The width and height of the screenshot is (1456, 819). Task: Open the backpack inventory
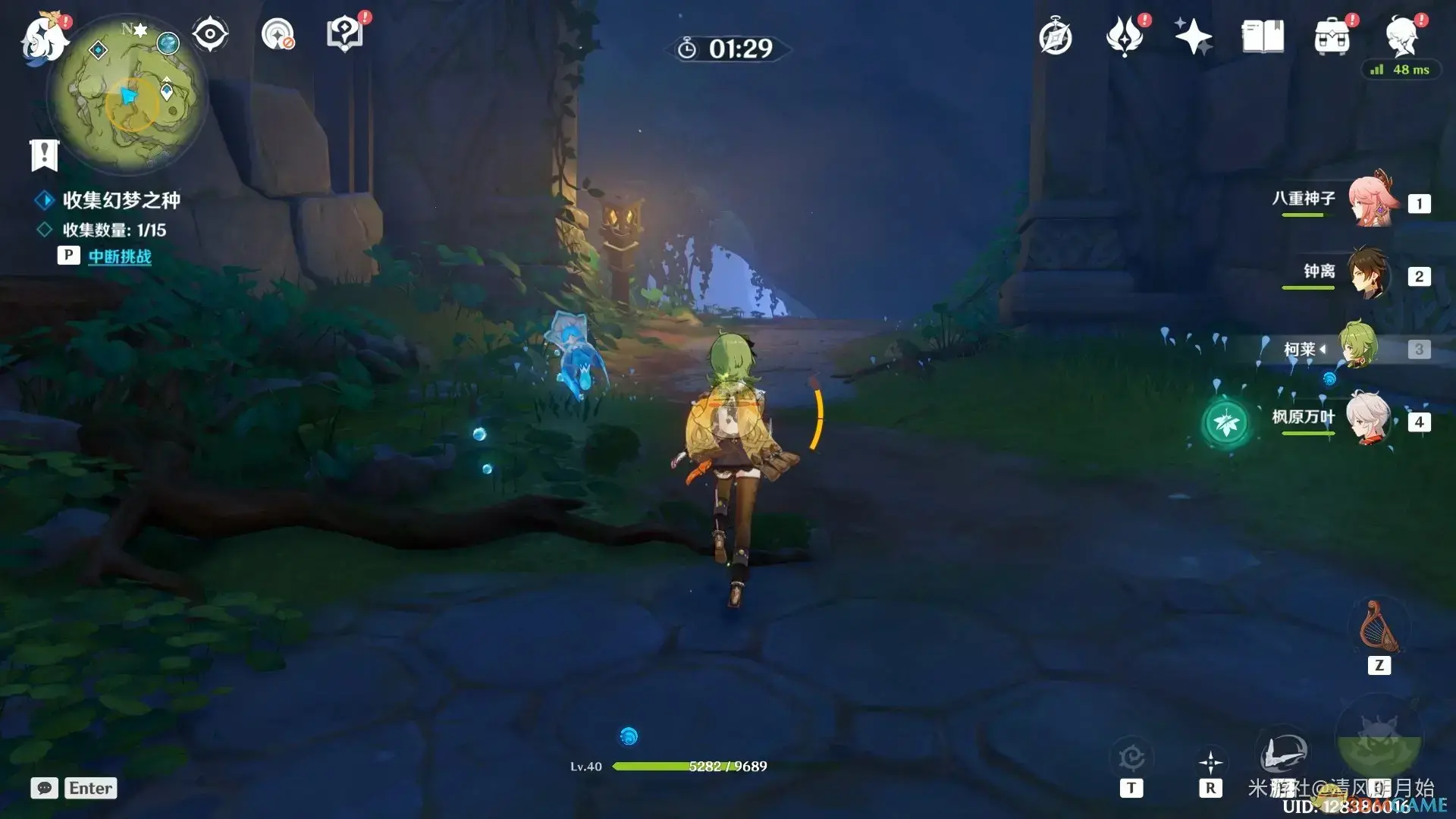pyautogui.click(x=1332, y=36)
